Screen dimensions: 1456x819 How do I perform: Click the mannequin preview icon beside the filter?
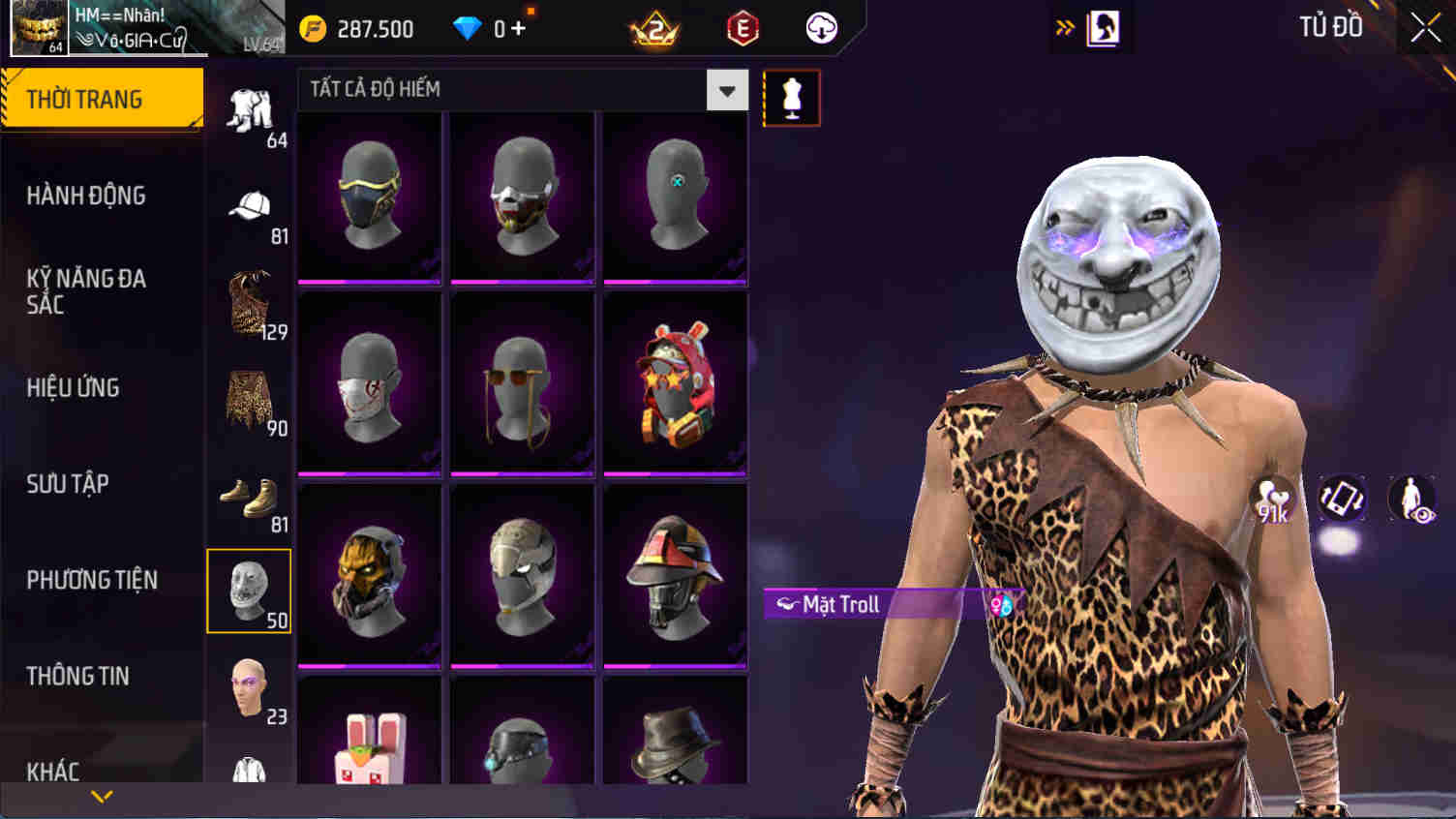point(791,97)
